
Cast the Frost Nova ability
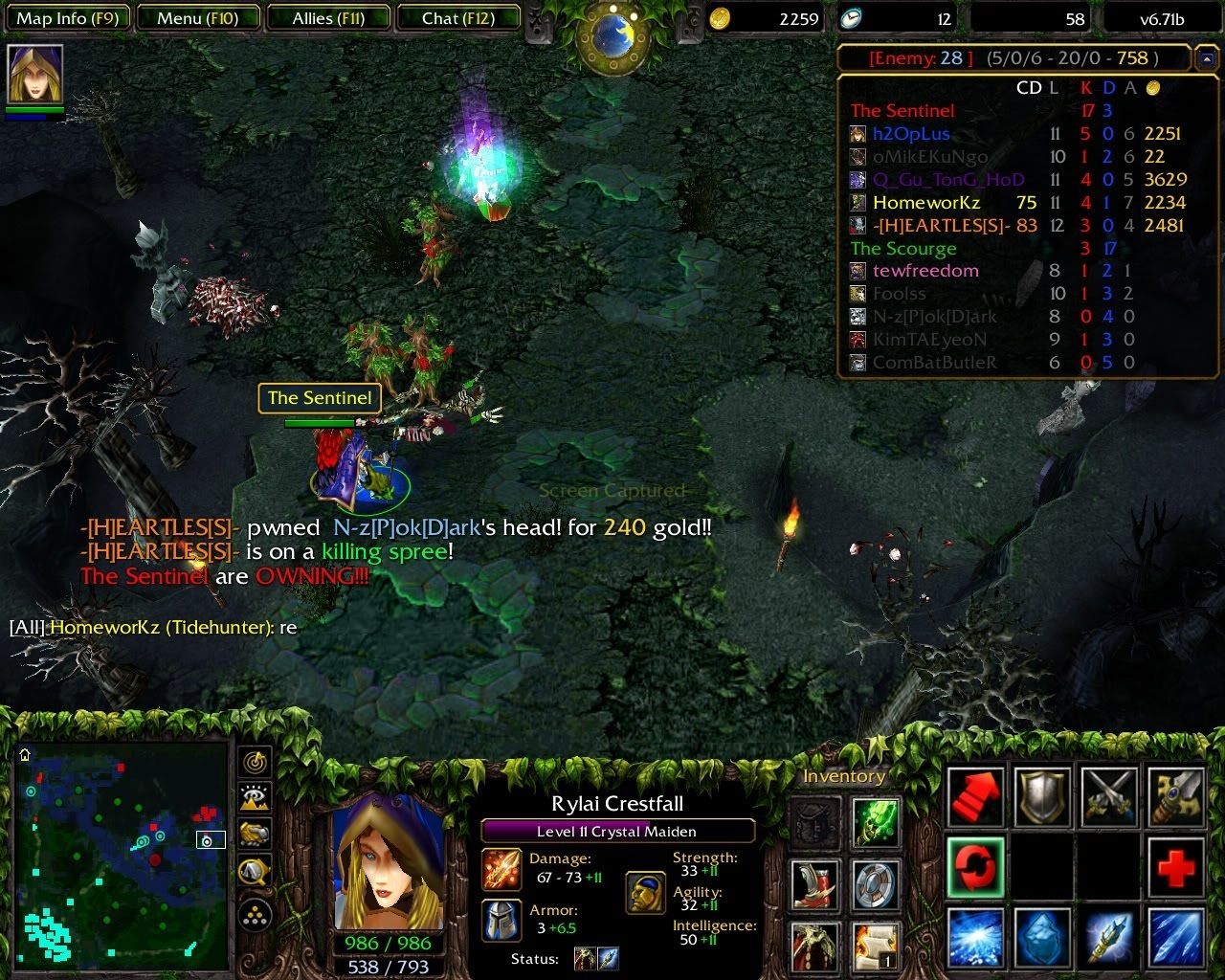coord(975,937)
